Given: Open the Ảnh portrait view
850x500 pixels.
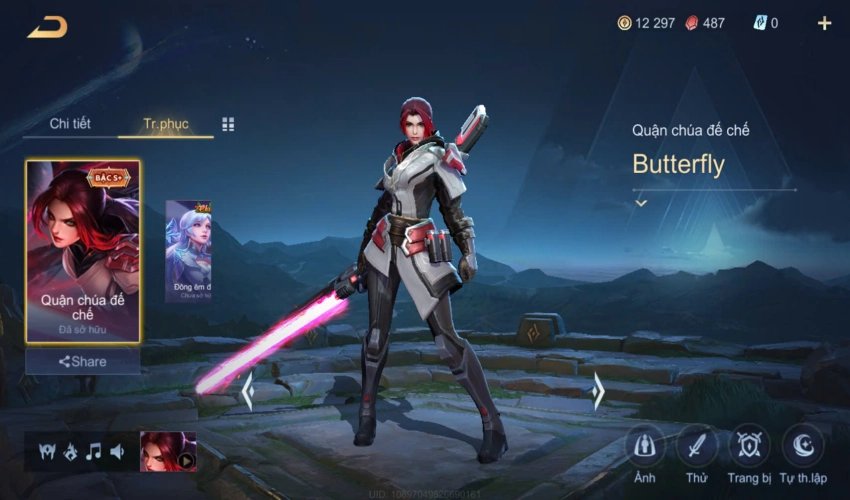Looking at the screenshot, I should (x=645, y=446).
